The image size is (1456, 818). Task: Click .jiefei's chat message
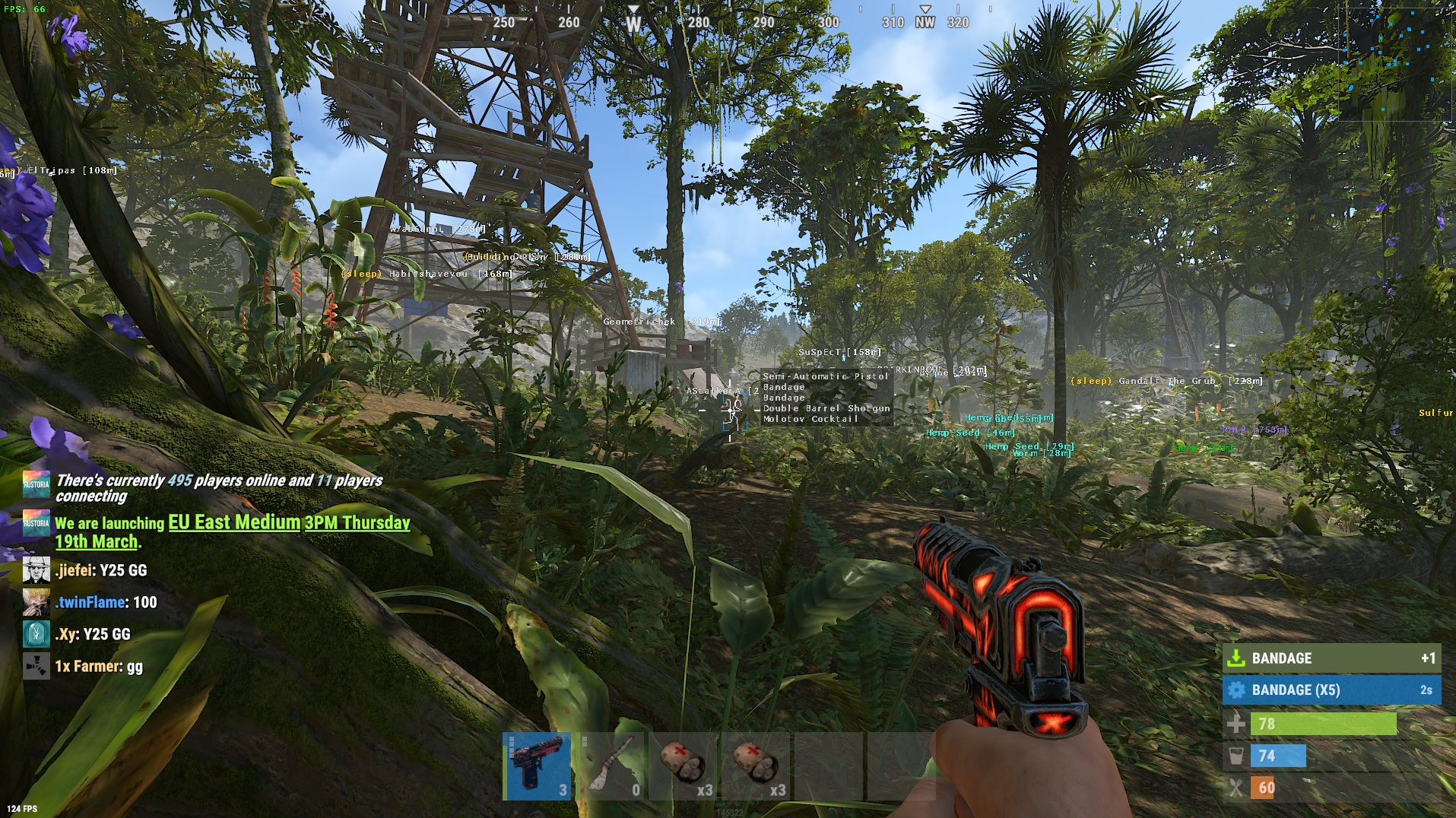pyautogui.click(x=101, y=570)
